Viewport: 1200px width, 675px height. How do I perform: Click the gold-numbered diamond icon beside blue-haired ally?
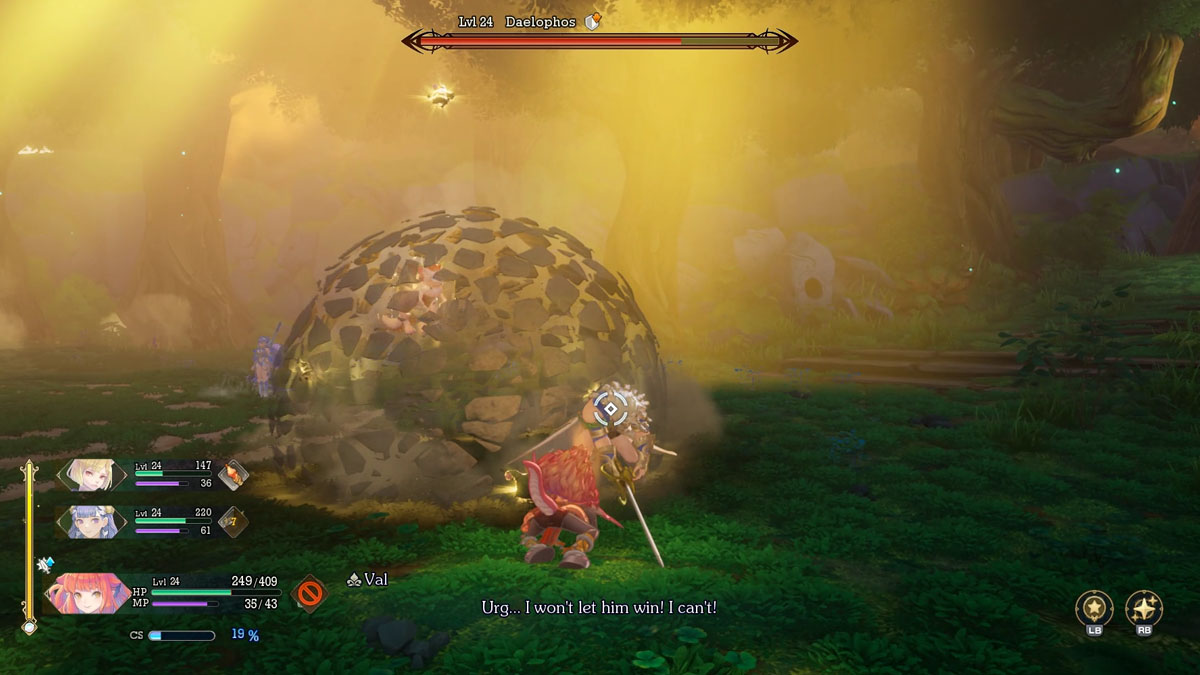pos(233,521)
